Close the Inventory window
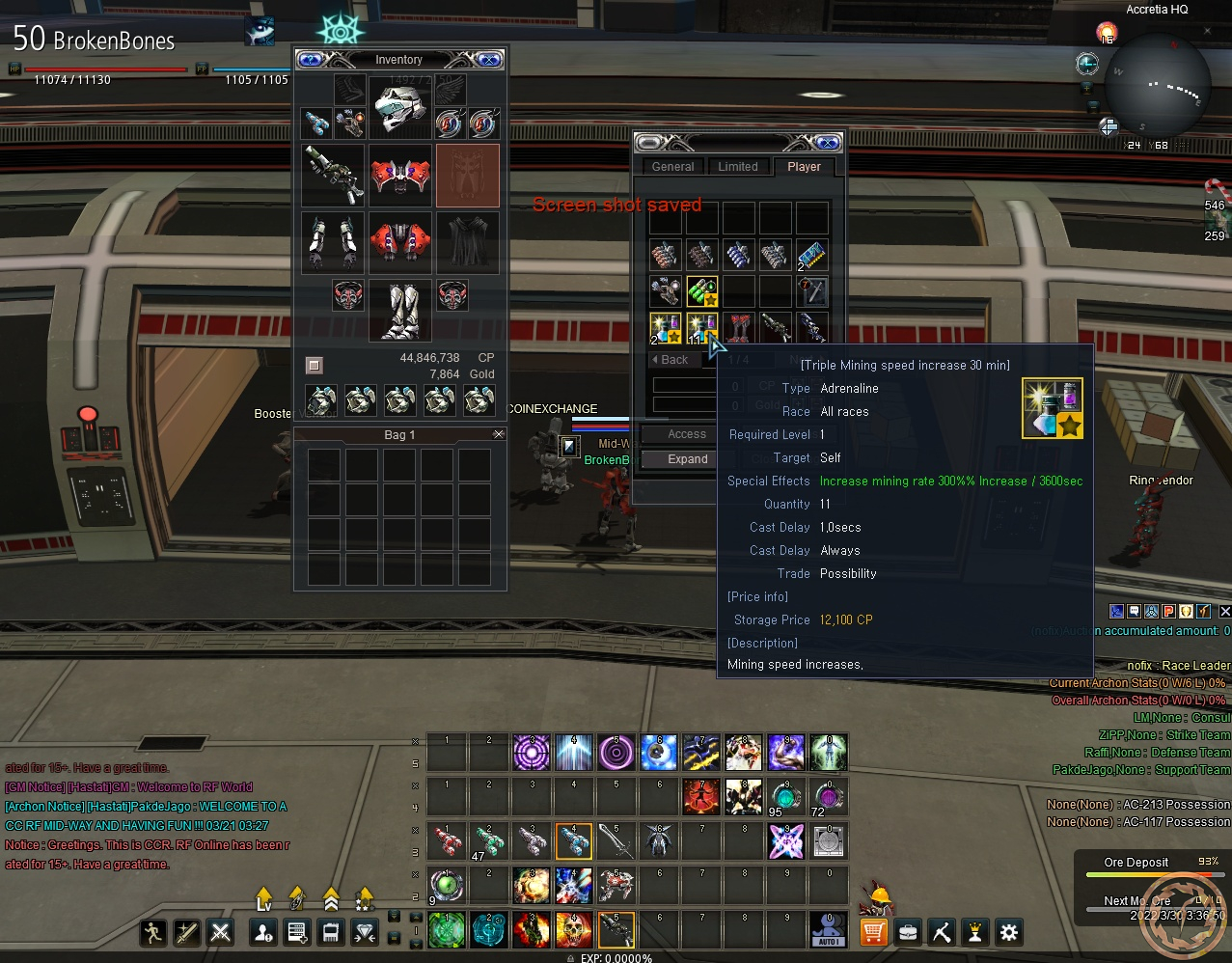This screenshot has width=1232, height=963. [489, 60]
